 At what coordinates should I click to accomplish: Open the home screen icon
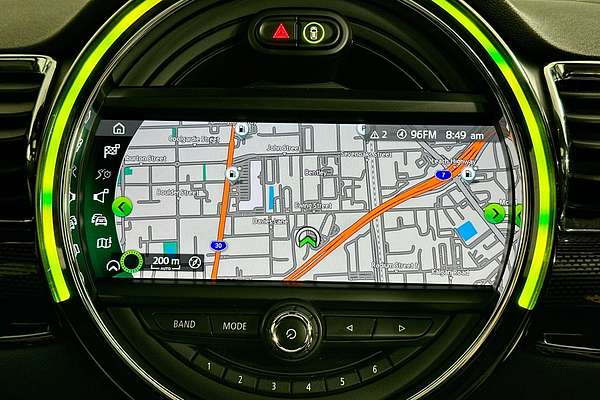click(119, 129)
